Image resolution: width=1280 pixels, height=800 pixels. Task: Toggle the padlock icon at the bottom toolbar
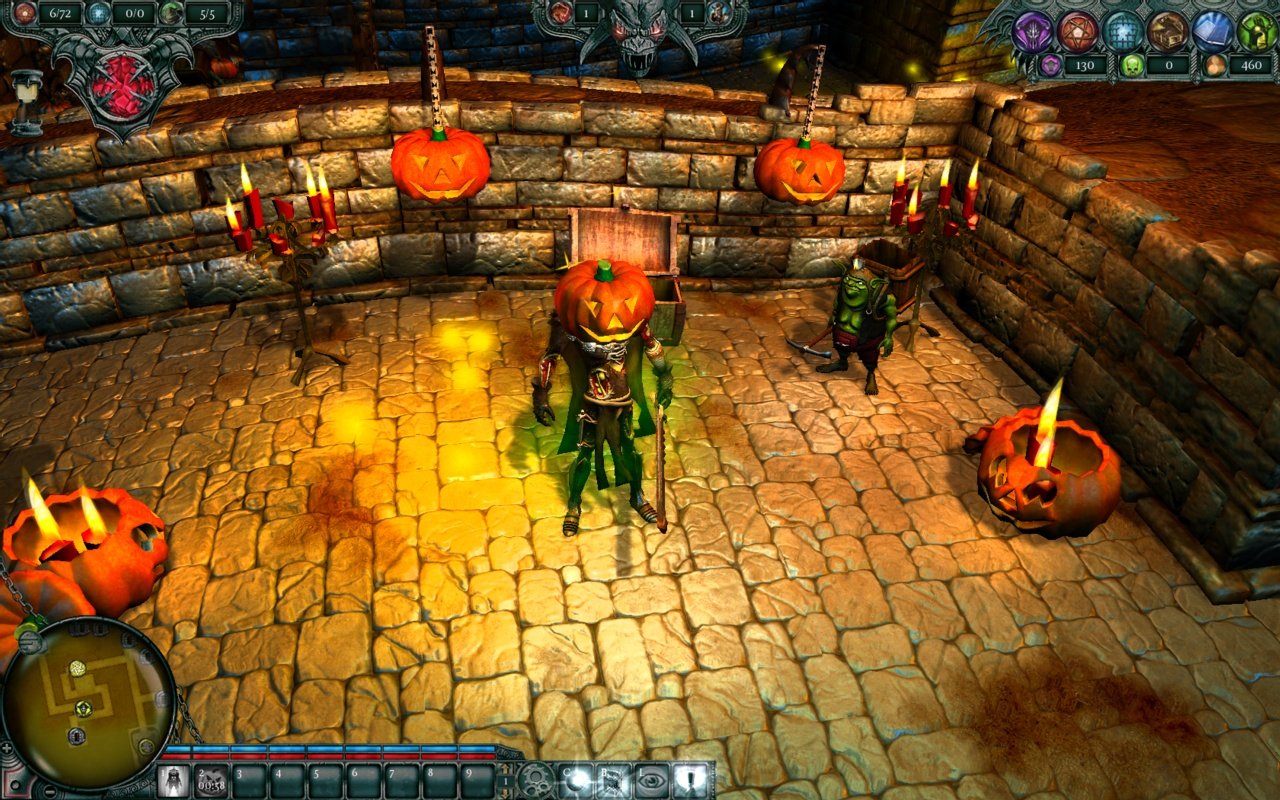coord(690,778)
